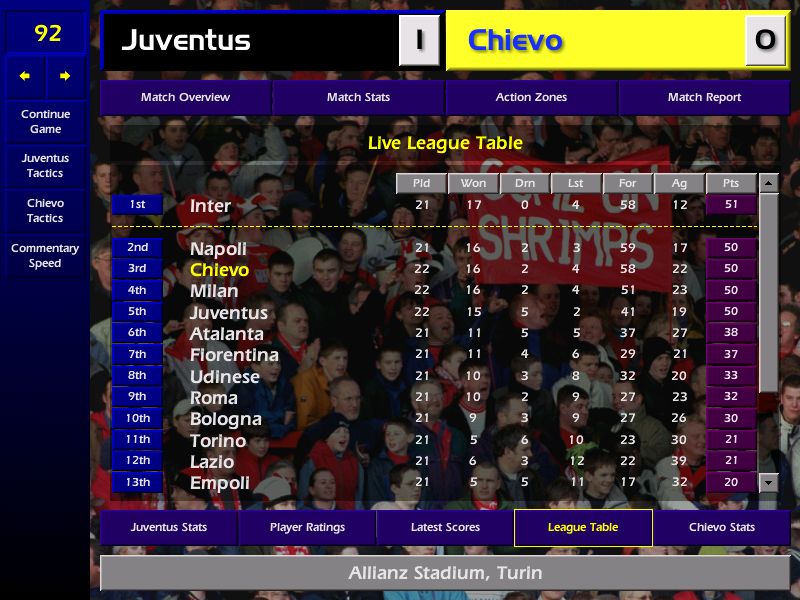The width and height of the screenshot is (800, 600).
Task: View the Latest Scores
Action: click(445, 527)
